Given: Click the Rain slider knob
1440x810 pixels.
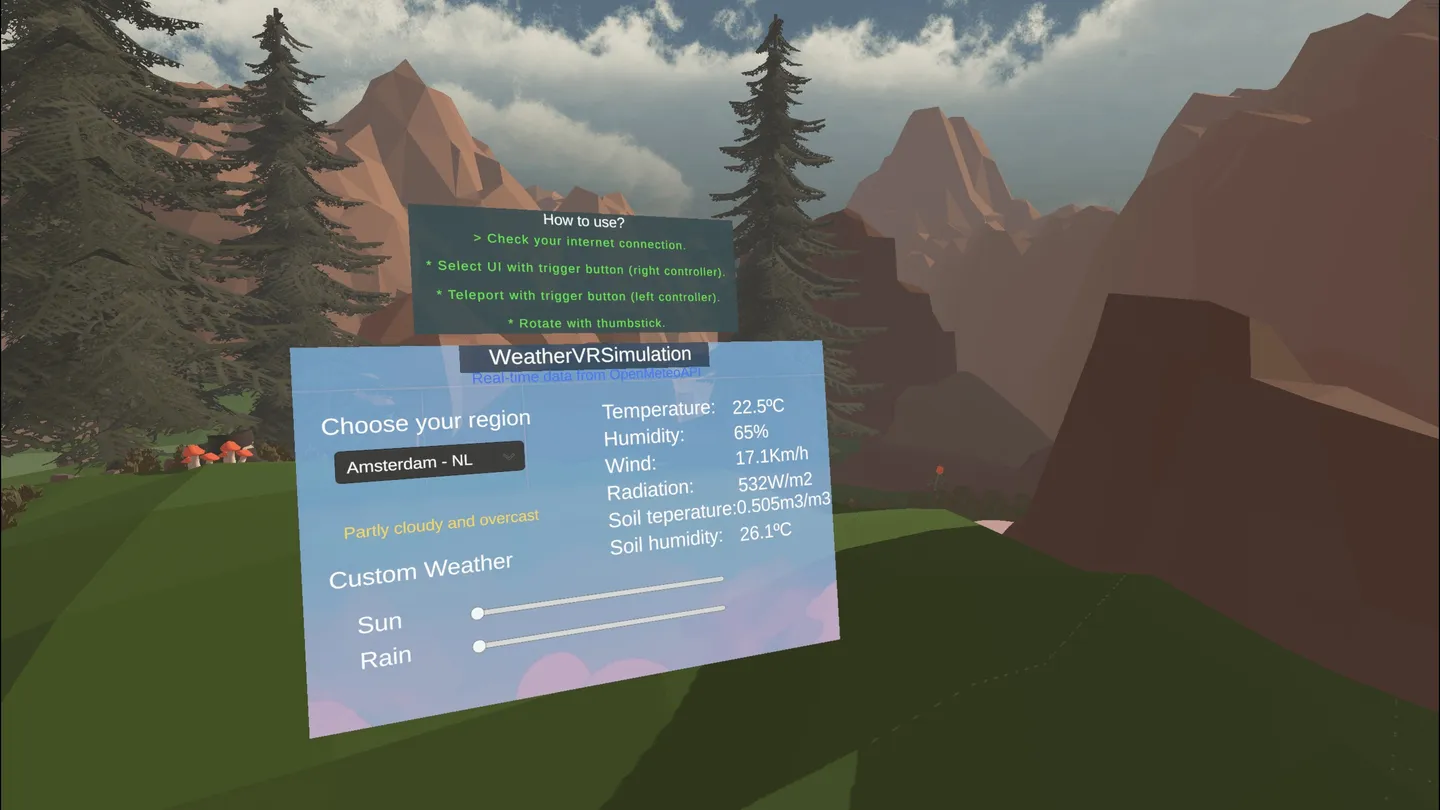Looking at the screenshot, I should click(479, 647).
